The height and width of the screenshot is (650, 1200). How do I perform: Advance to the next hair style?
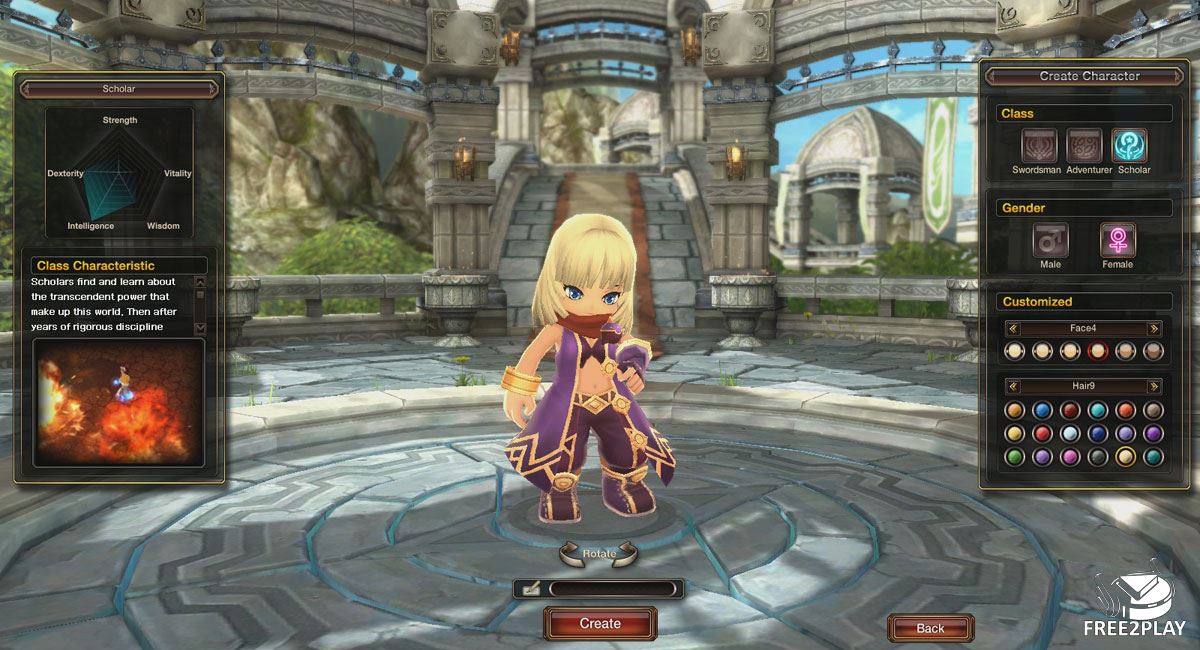(1155, 386)
